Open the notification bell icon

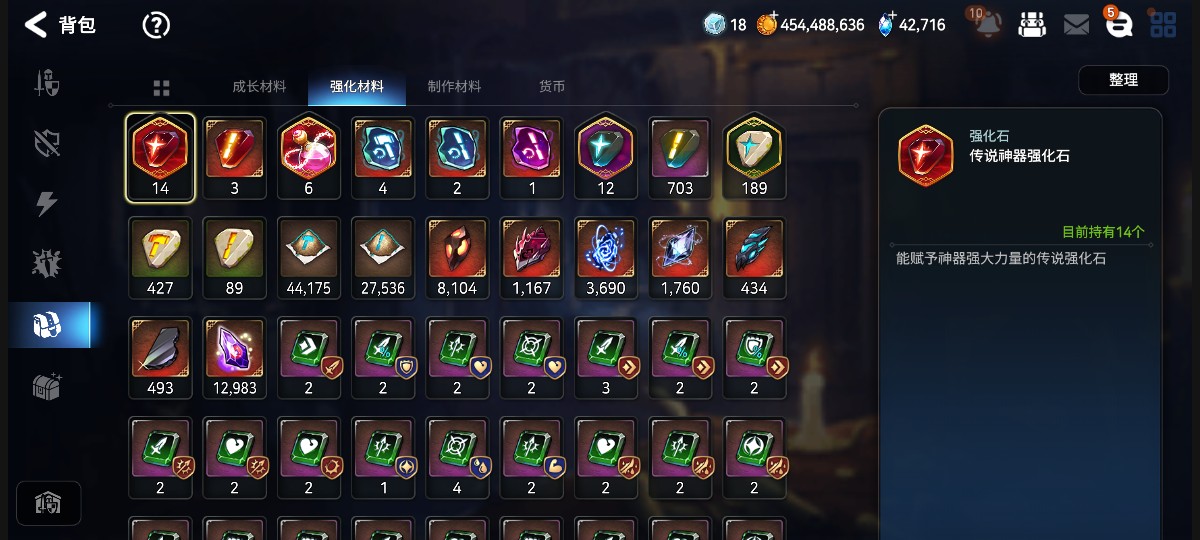(x=986, y=25)
